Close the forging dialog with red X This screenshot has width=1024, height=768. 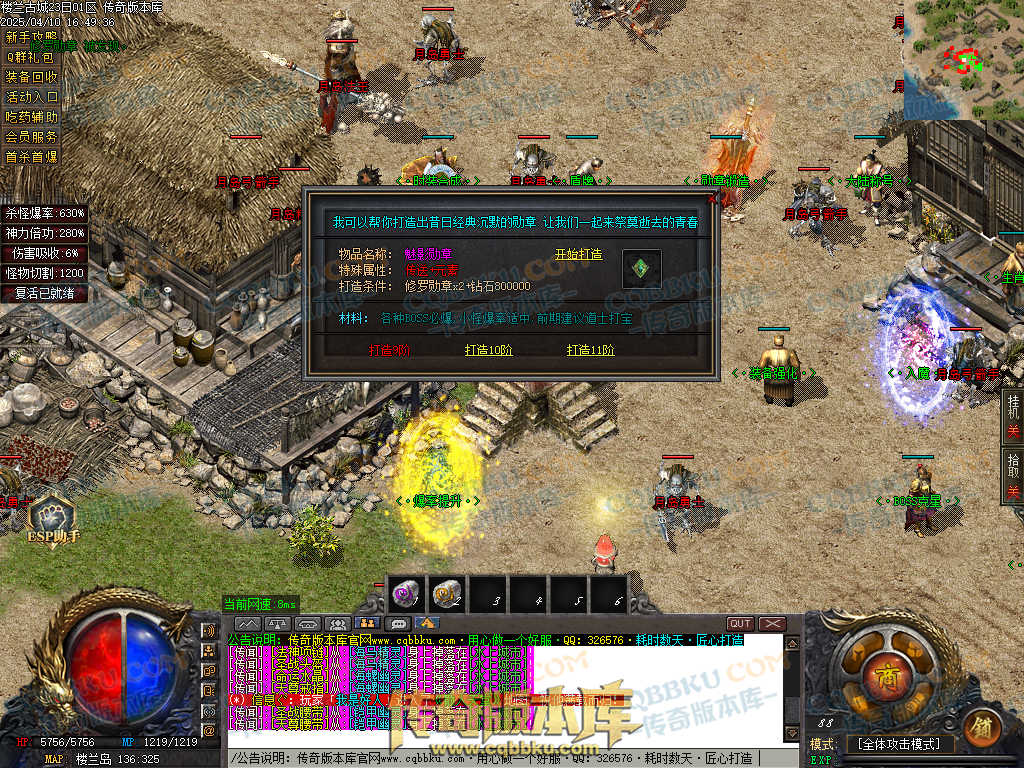[712, 198]
